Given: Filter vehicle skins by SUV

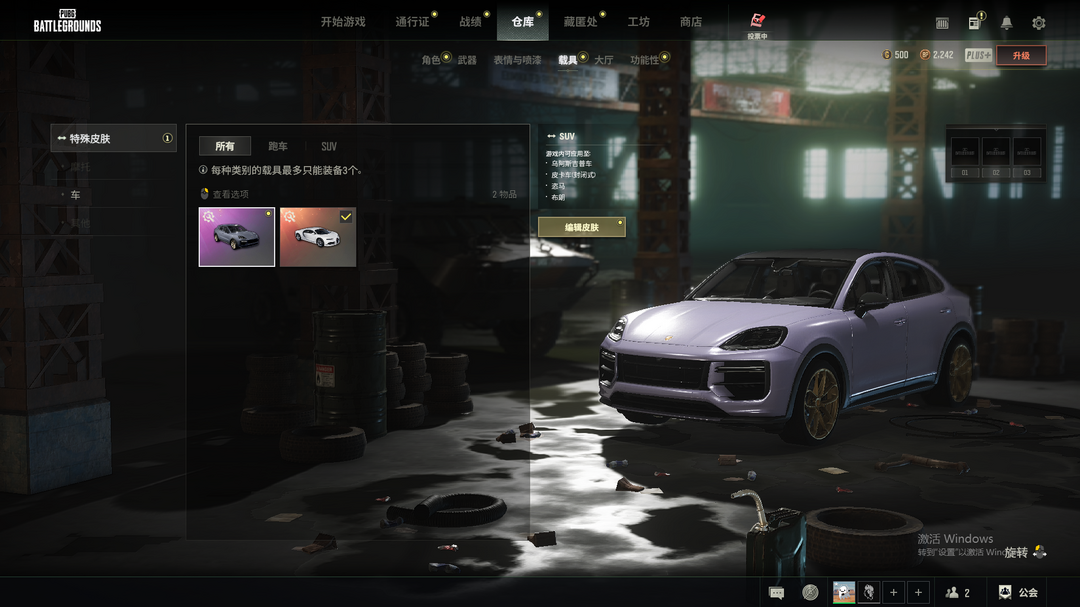Looking at the screenshot, I should [x=329, y=147].
